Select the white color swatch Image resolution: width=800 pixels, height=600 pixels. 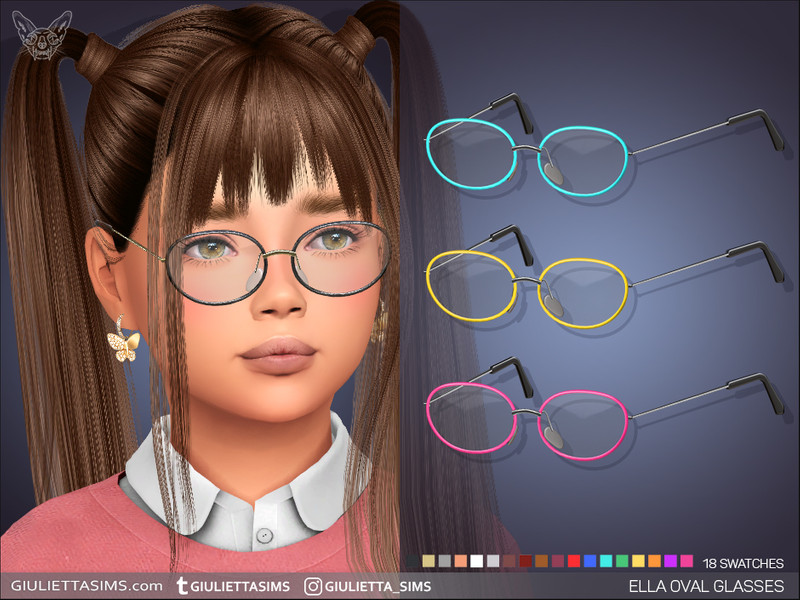pos(477,561)
